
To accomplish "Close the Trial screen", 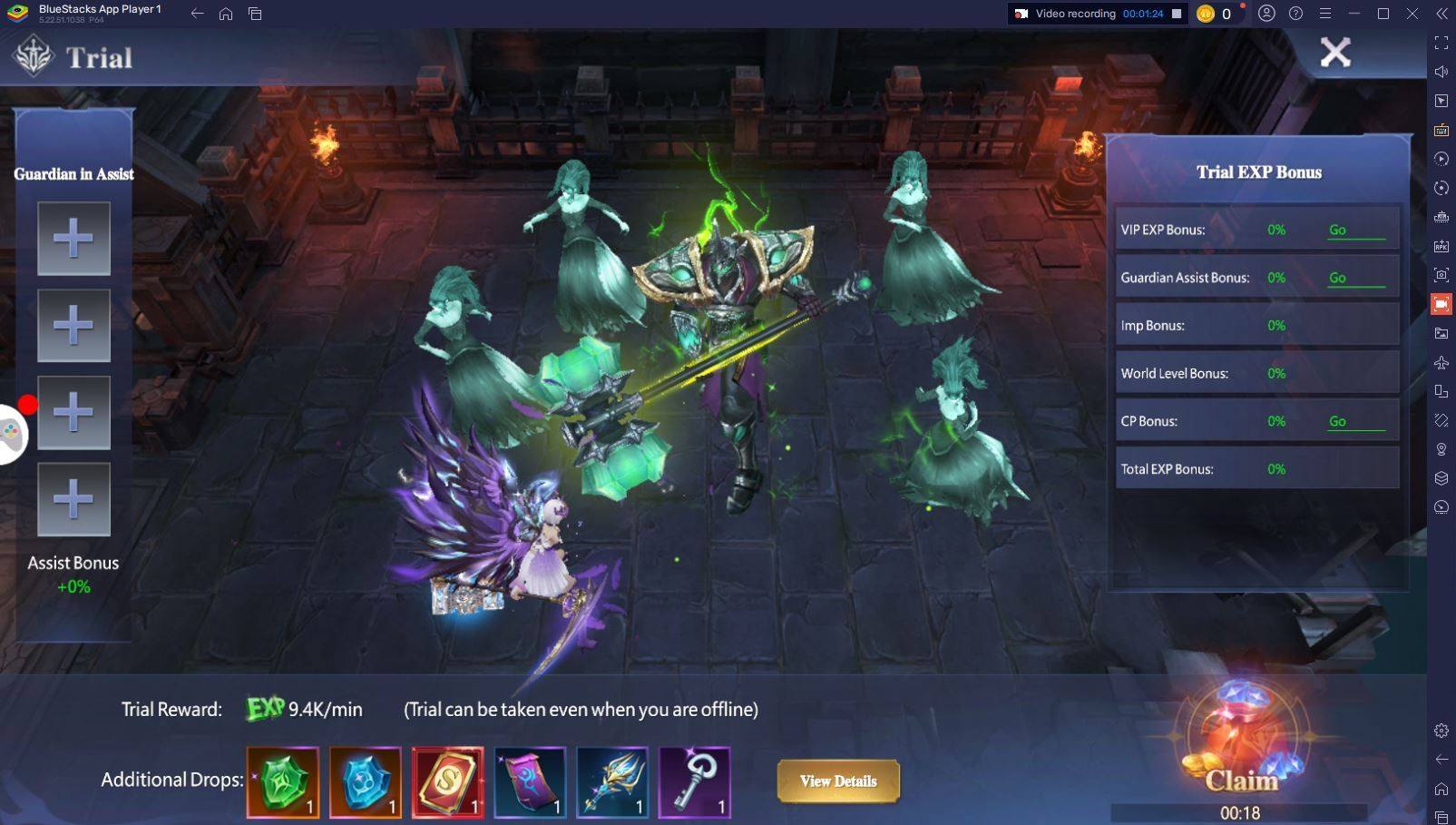I will click(x=1334, y=53).
